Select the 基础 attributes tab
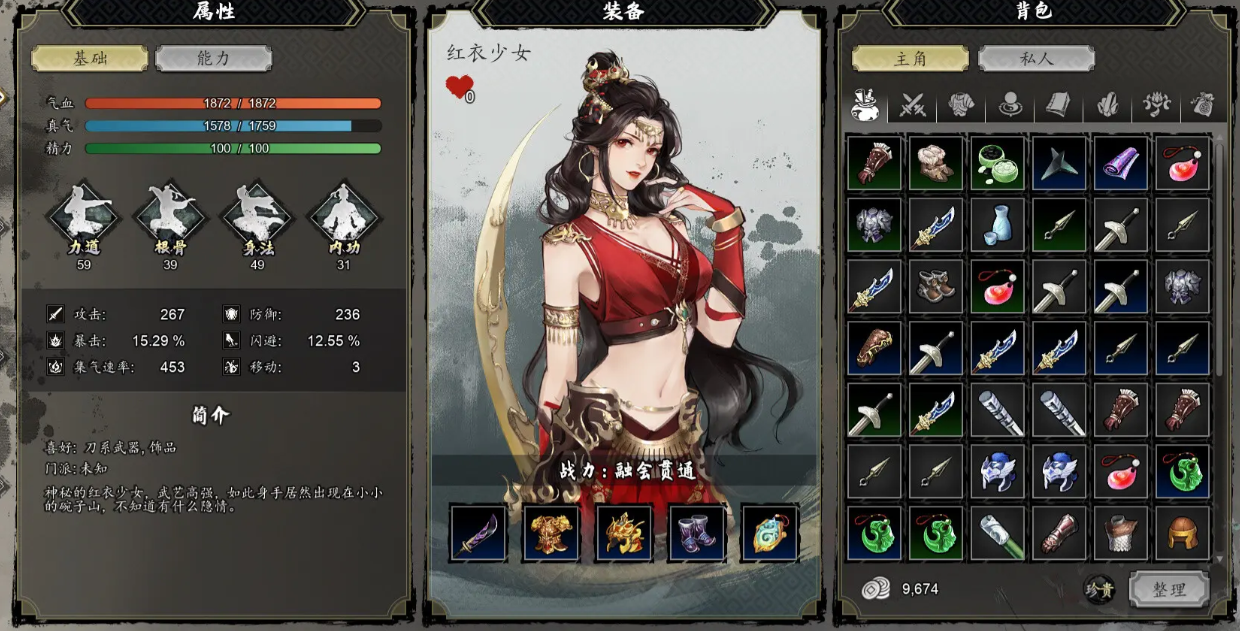The height and width of the screenshot is (631, 1240). pyautogui.click(x=89, y=58)
